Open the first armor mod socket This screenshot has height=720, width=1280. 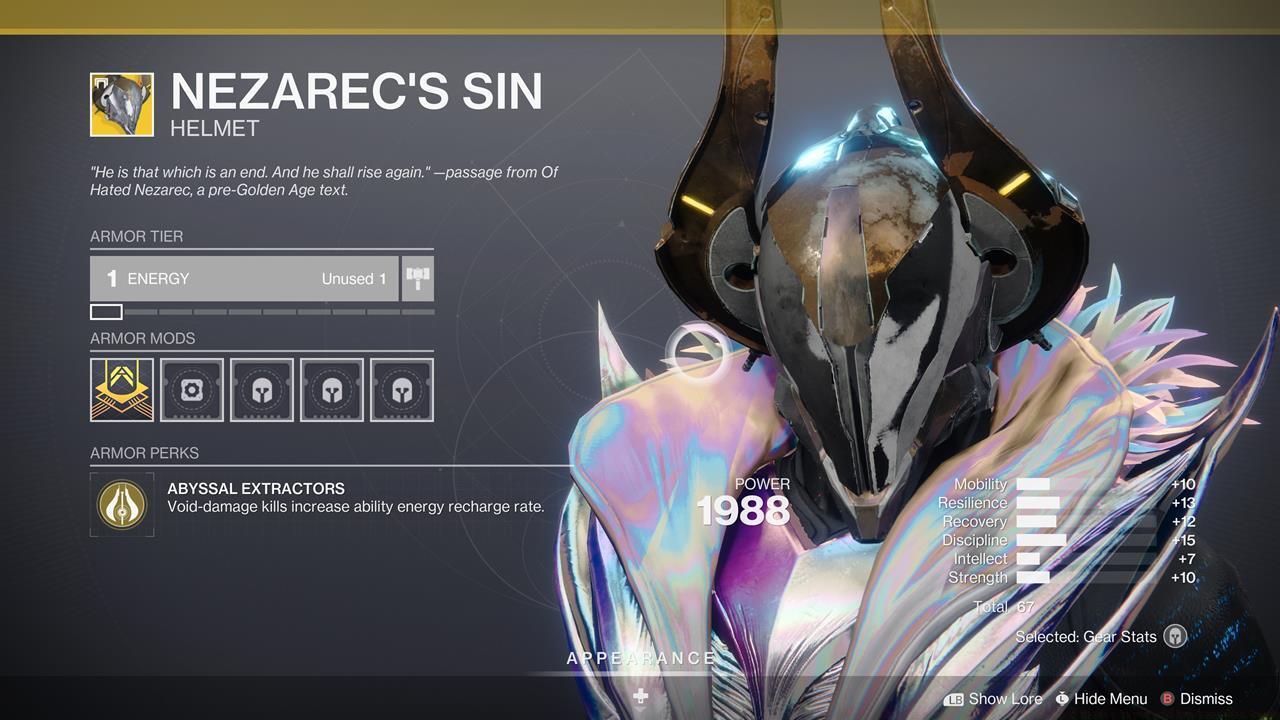122,390
